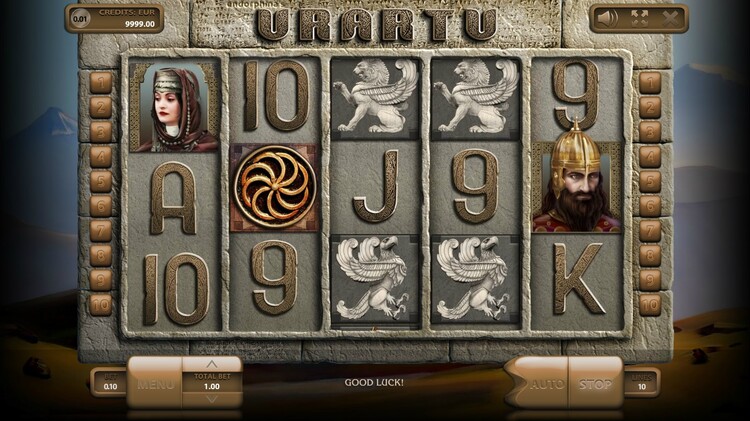Click the 0.01 coin denomination button
This screenshot has height=421, width=750.
coord(79,17)
